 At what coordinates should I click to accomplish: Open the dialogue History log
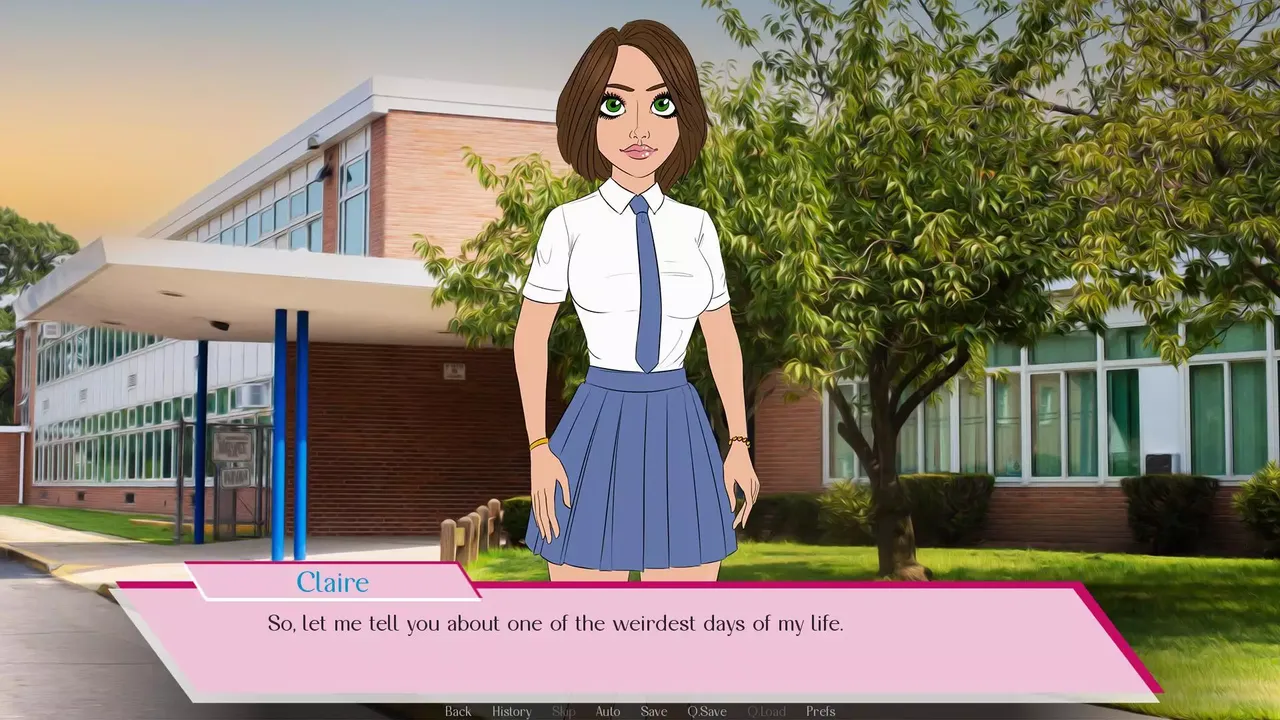(x=511, y=711)
